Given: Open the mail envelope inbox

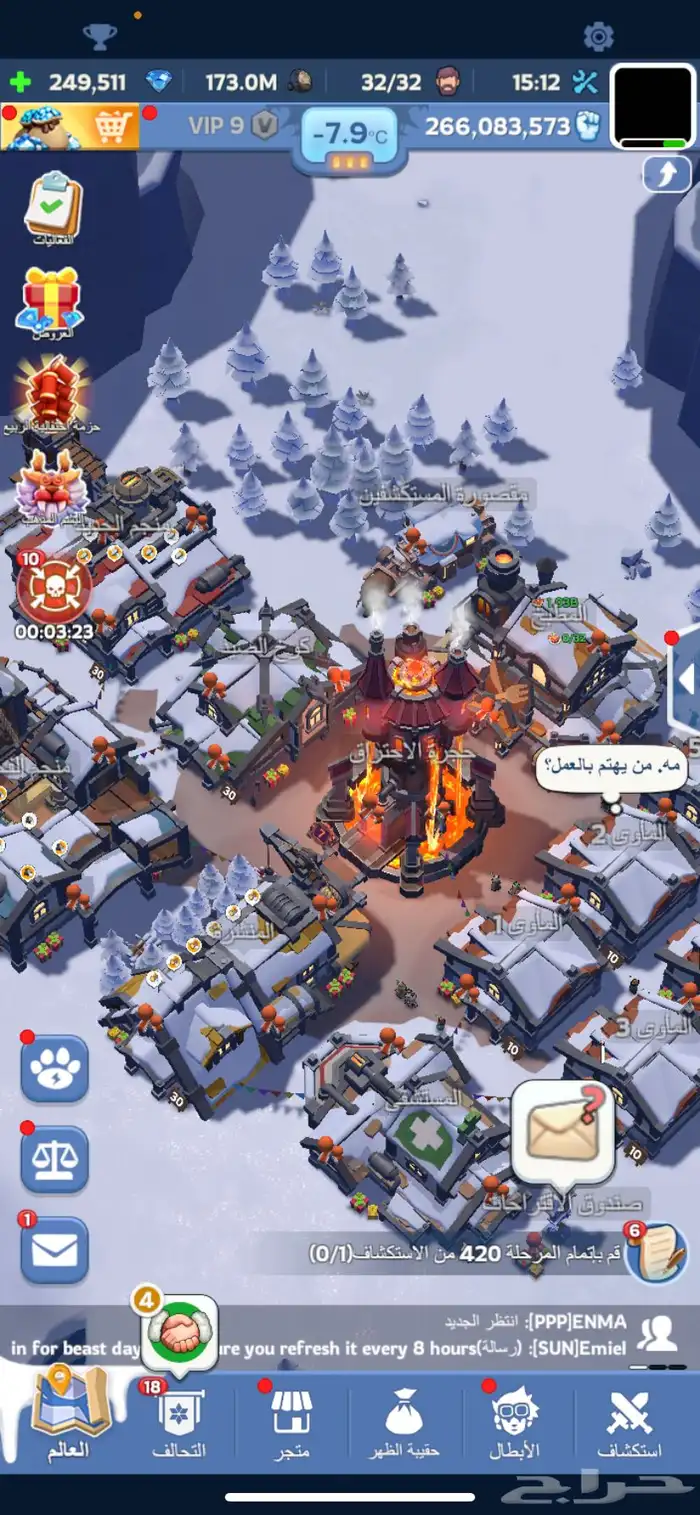Looking at the screenshot, I should (x=55, y=1249).
